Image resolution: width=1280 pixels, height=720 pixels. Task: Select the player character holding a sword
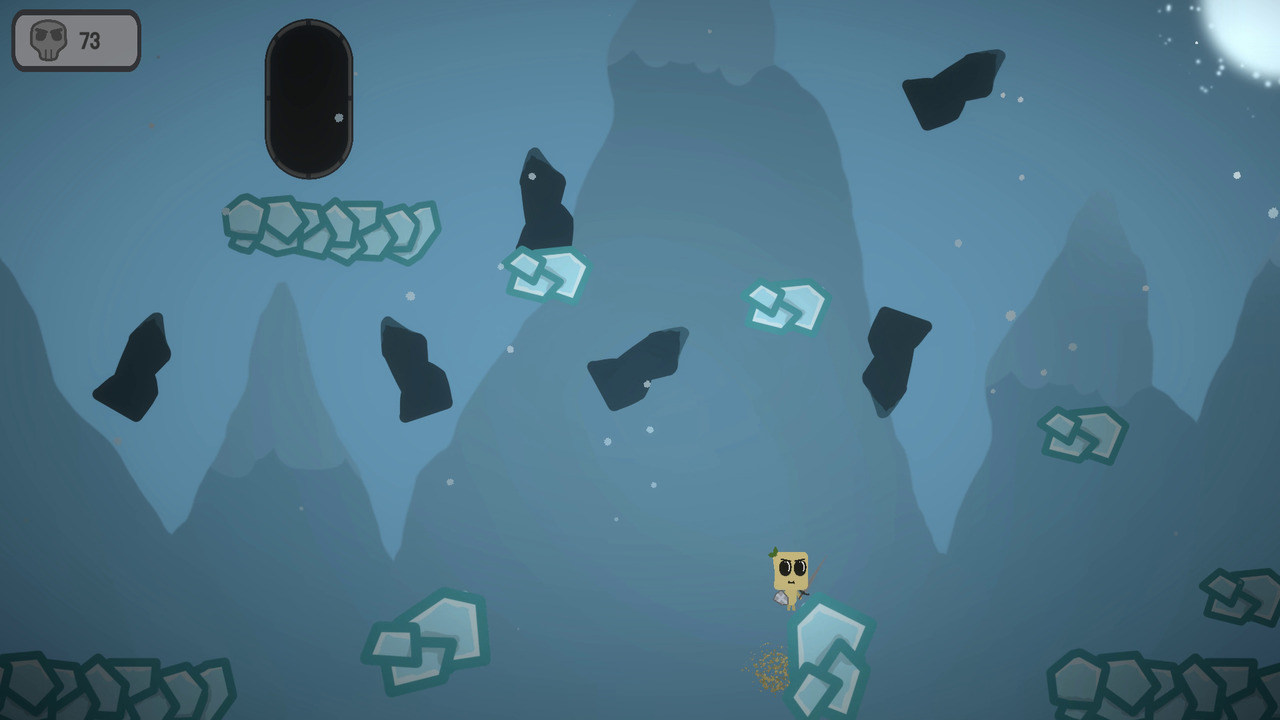pos(792,573)
